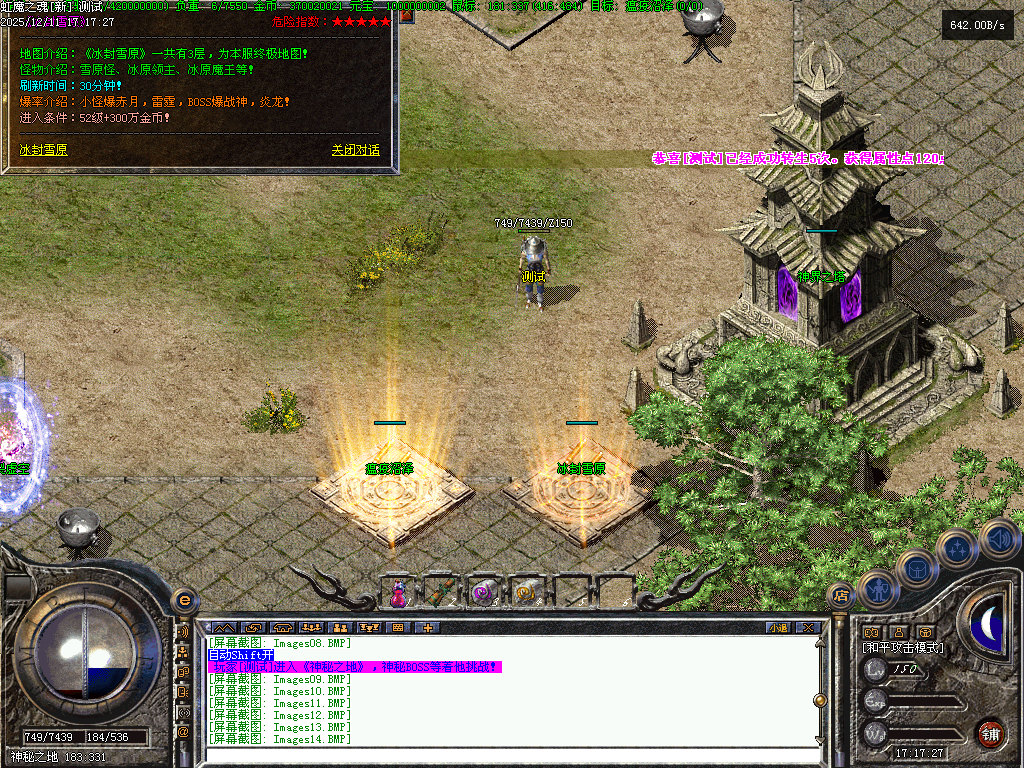Open the character equipment round button
This screenshot has width=1024, height=768.
point(877,590)
